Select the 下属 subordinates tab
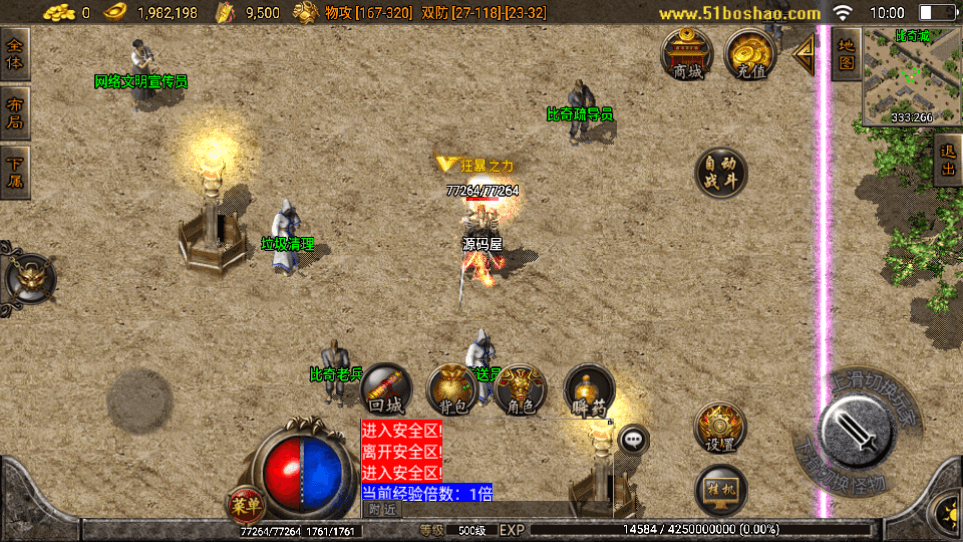 [15, 172]
